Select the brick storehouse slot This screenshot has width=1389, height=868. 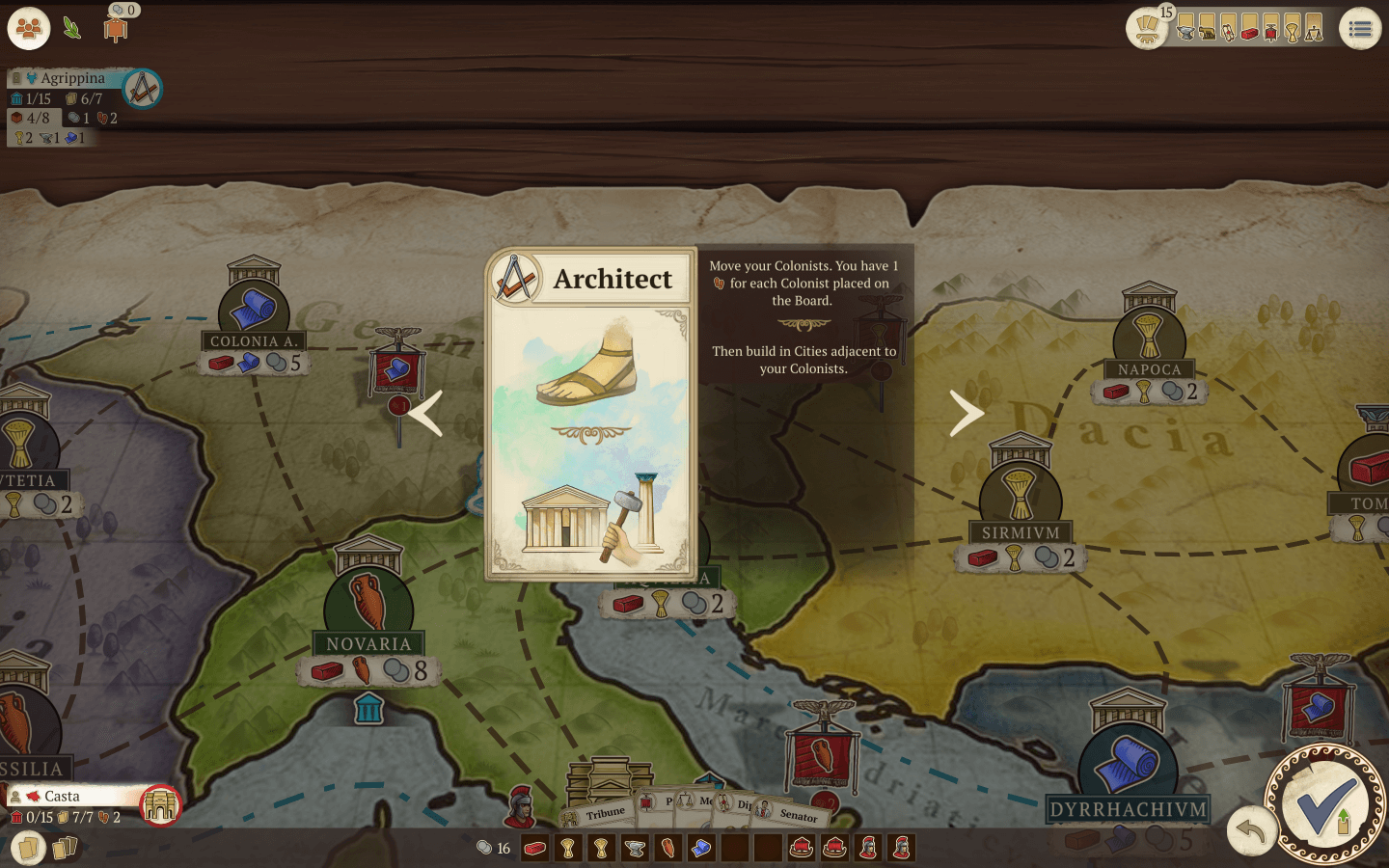click(535, 848)
